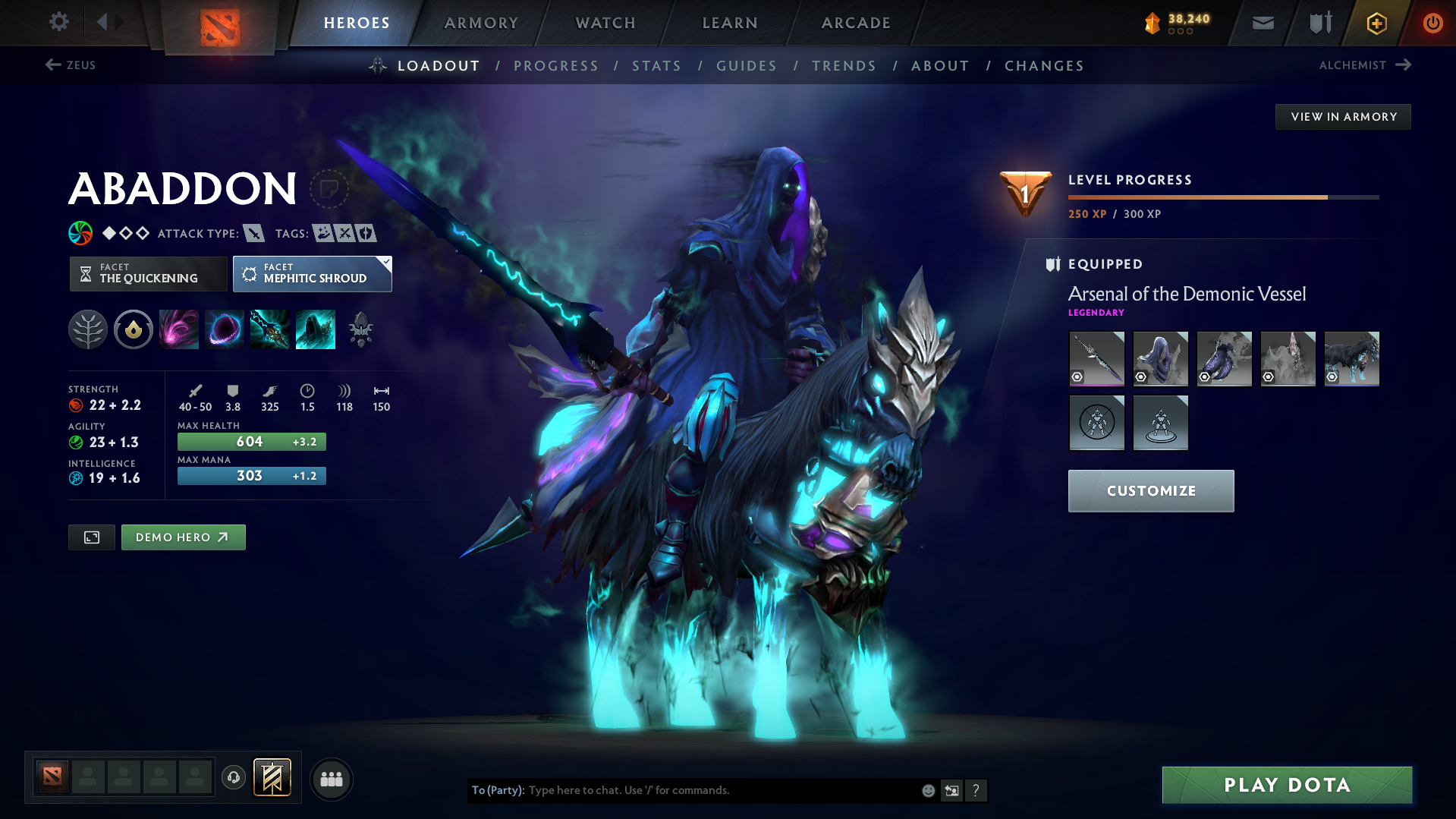Open the Aphotic Shield ability icon
Screen dimensions: 1456x819
pos(225,329)
